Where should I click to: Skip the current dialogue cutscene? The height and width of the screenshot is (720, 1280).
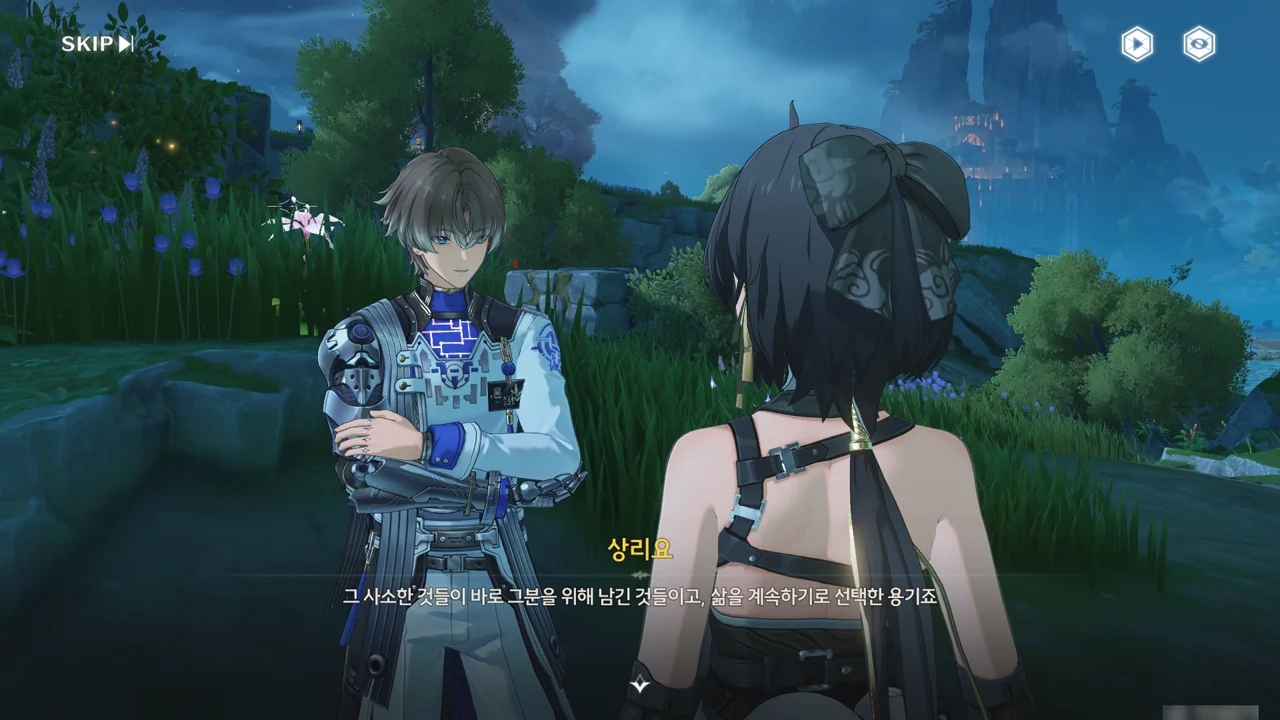pyautogui.click(x=97, y=44)
